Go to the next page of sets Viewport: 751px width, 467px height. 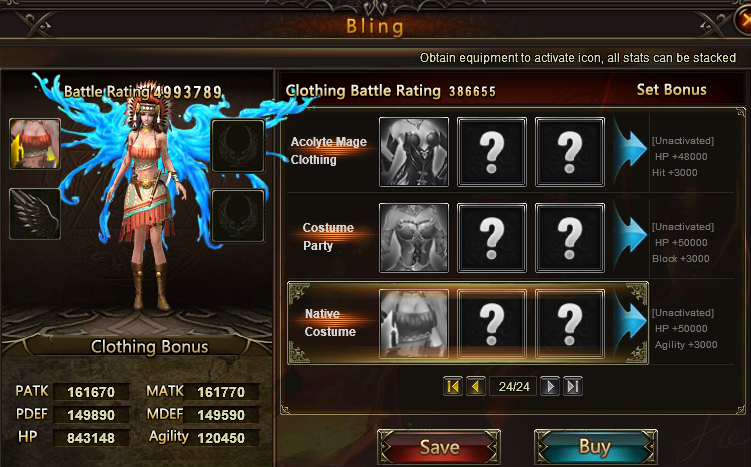click(x=549, y=386)
